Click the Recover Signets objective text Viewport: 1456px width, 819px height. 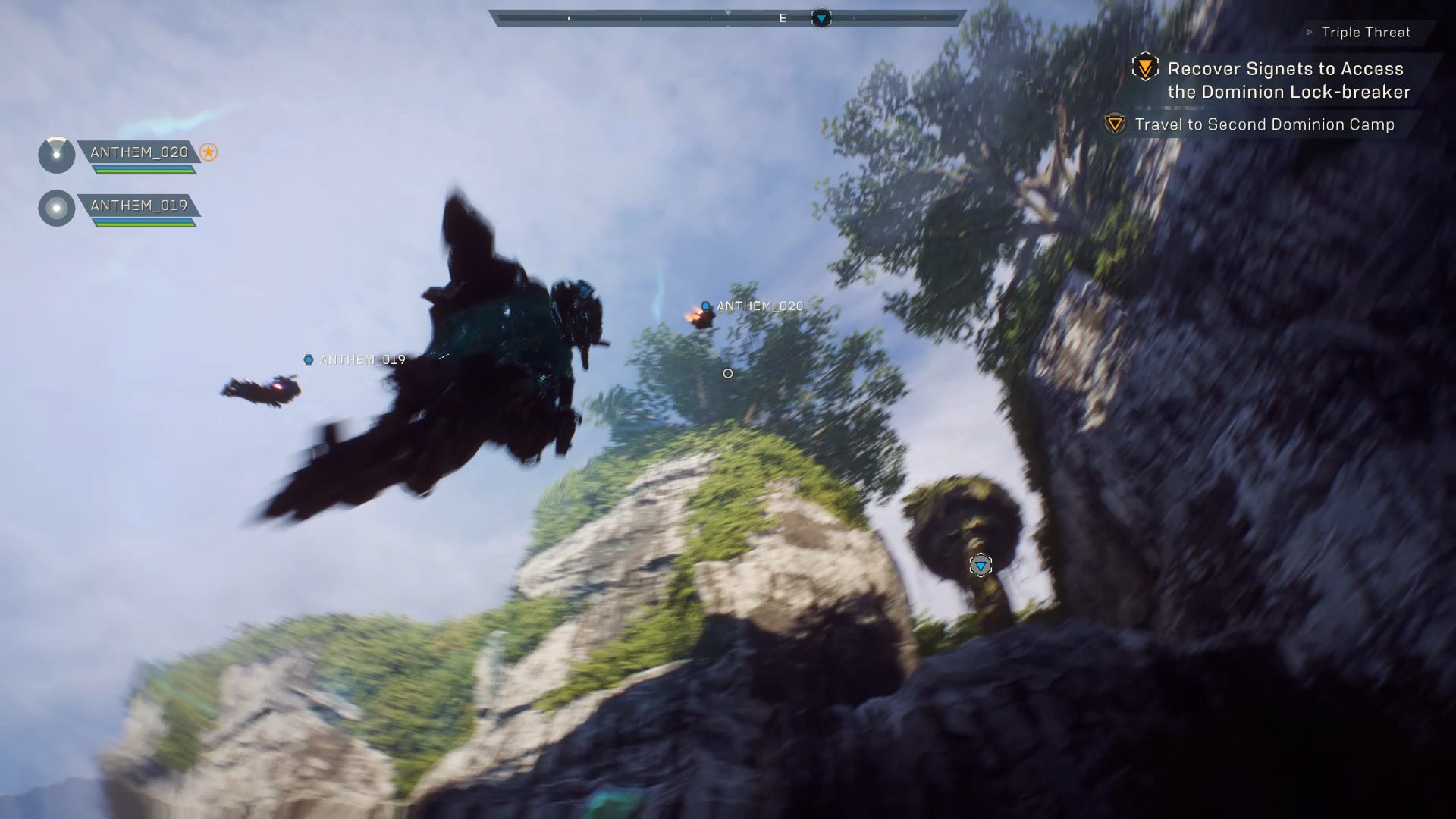(1285, 80)
